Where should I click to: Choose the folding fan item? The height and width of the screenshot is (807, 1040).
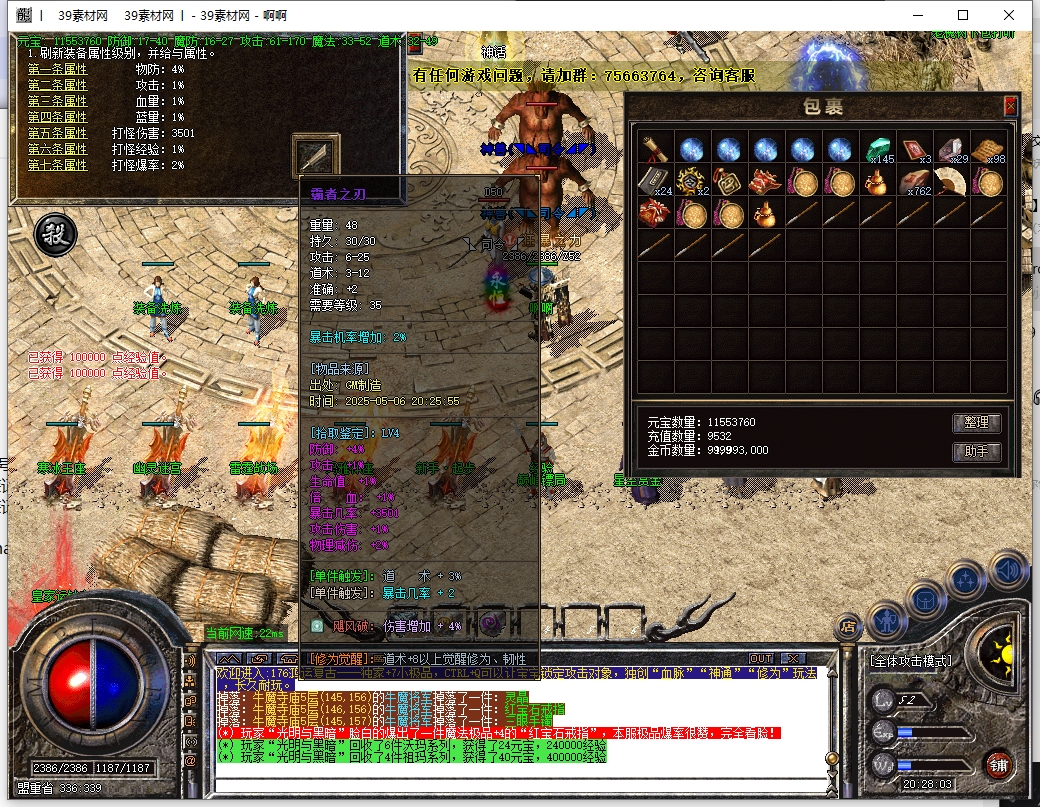(x=951, y=182)
